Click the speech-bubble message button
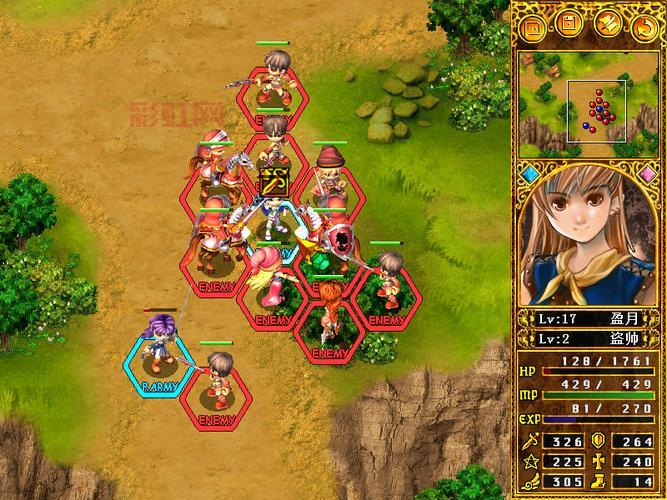The width and height of the screenshot is (667, 500). [533, 23]
